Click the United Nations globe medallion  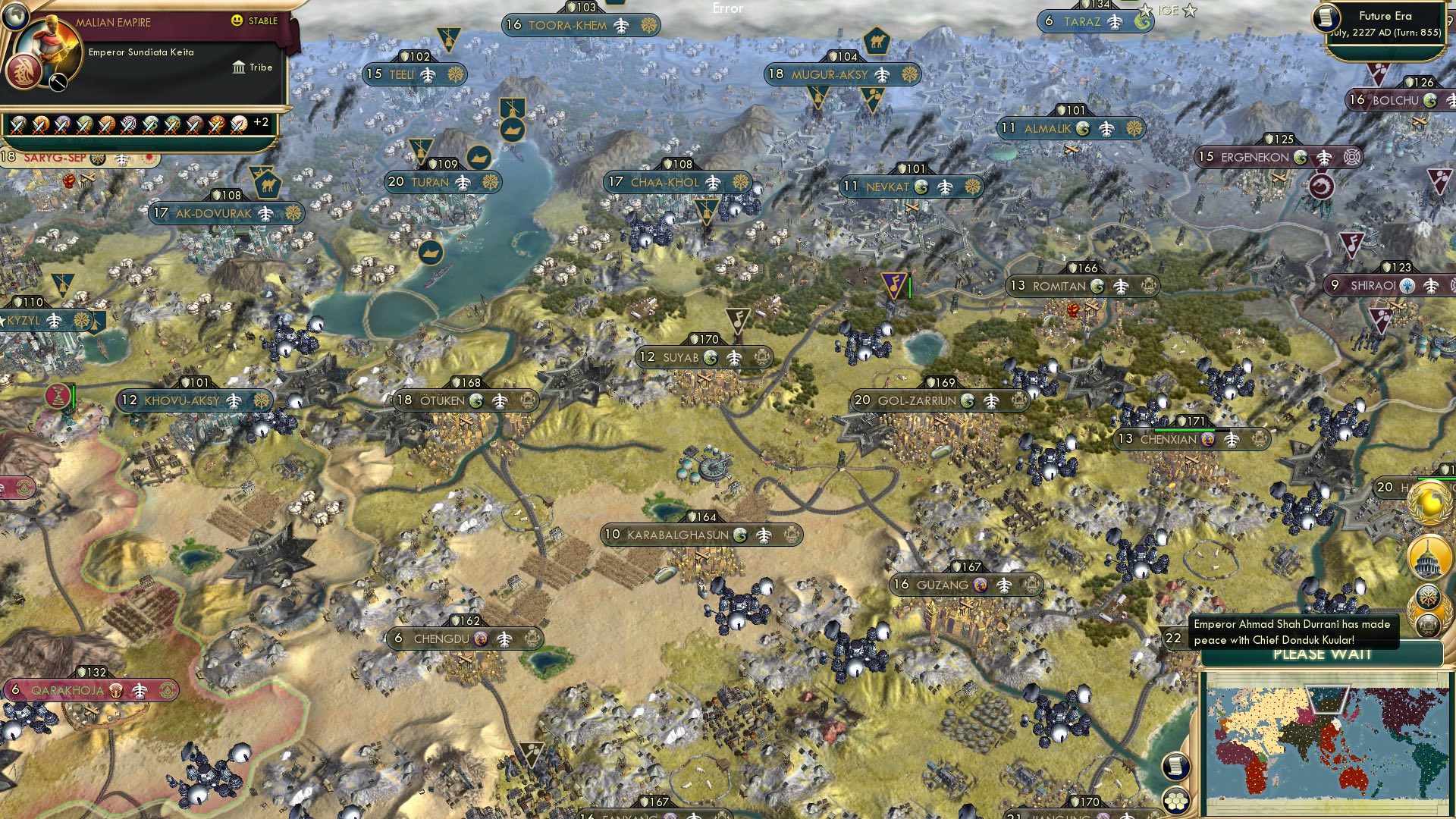coord(1427,502)
